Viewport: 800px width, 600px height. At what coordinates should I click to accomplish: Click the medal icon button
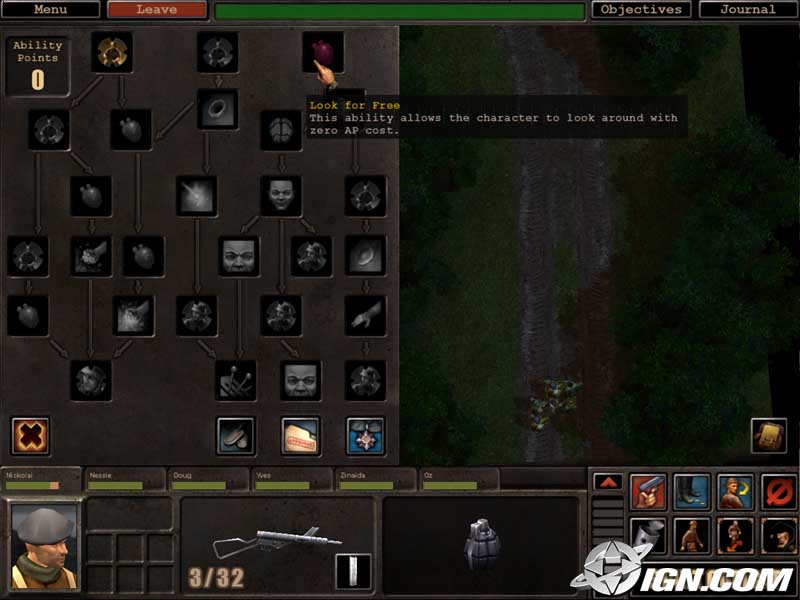point(365,436)
